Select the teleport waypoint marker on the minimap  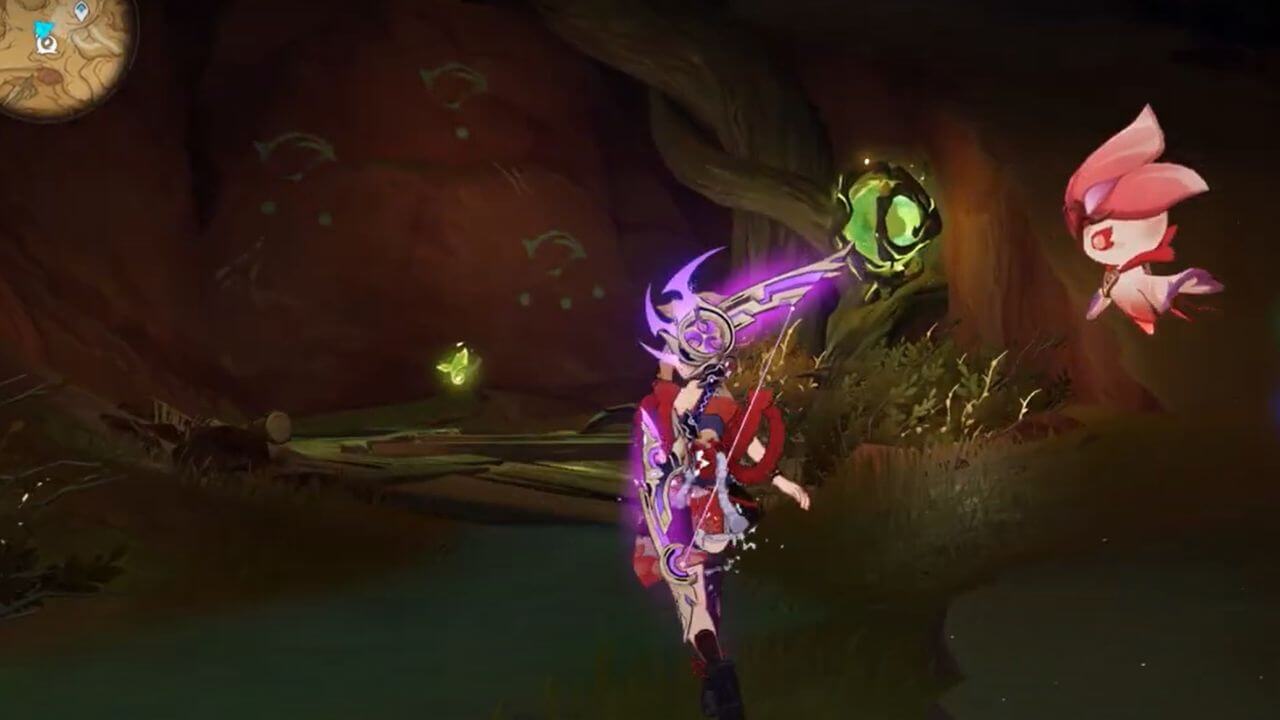tap(81, 9)
